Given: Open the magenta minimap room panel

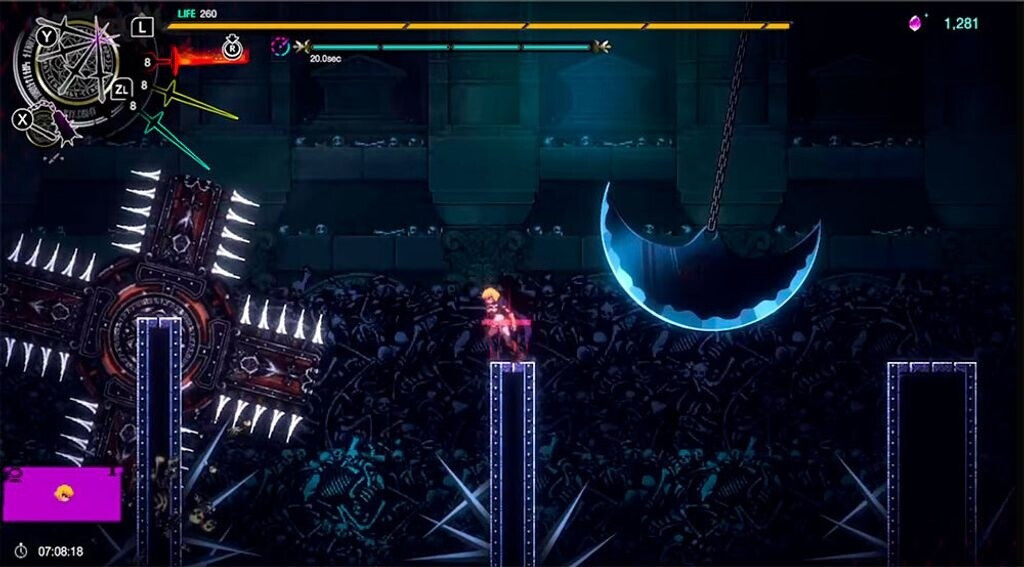Looking at the screenshot, I should coord(61,494).
